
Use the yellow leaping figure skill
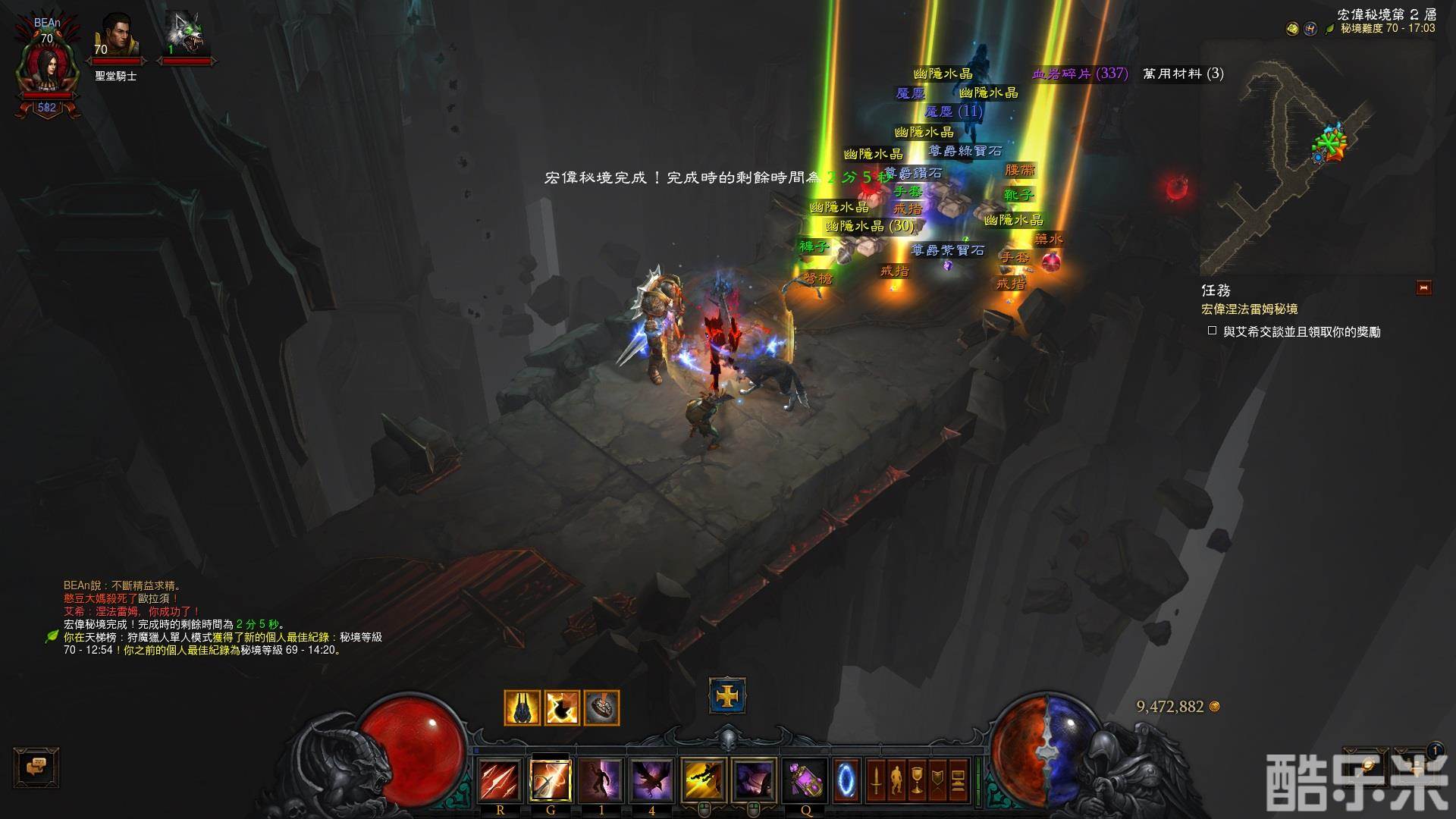click(704, 780)
